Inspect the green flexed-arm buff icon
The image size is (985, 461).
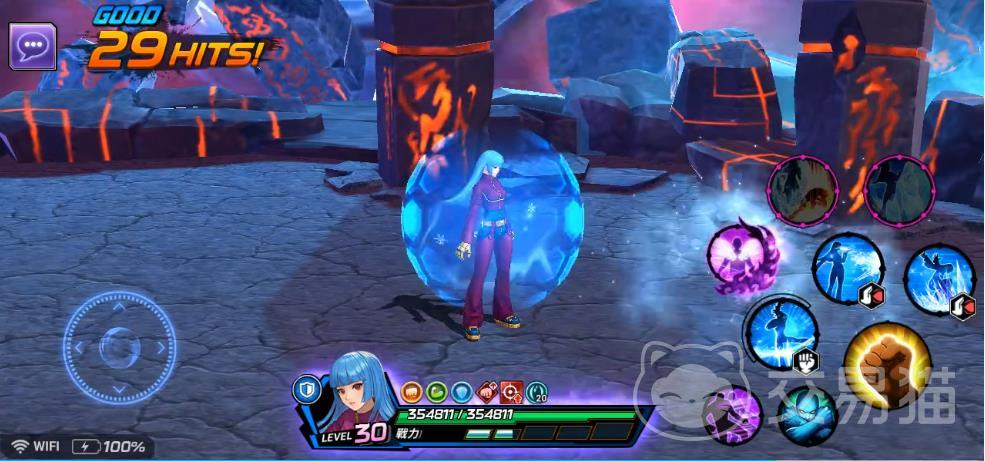pyautogui.click(x=436, y=392)
